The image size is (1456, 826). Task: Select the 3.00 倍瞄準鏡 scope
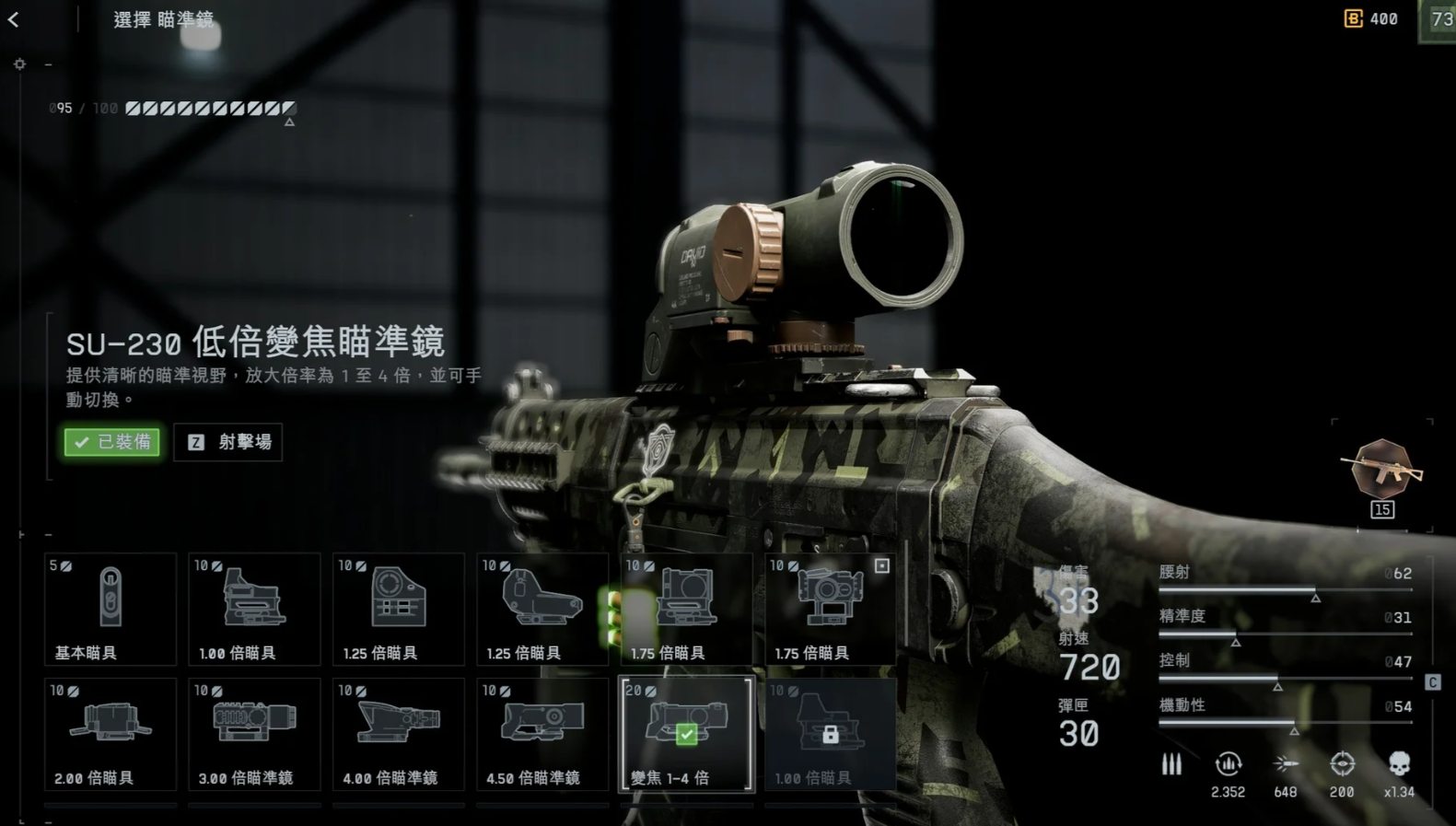(x=254, y=734)
